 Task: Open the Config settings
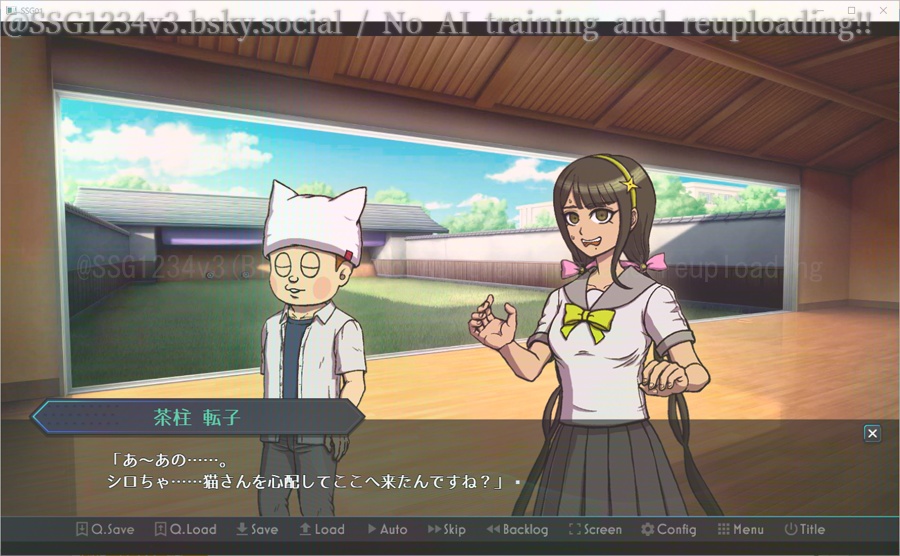click(668, 529)
